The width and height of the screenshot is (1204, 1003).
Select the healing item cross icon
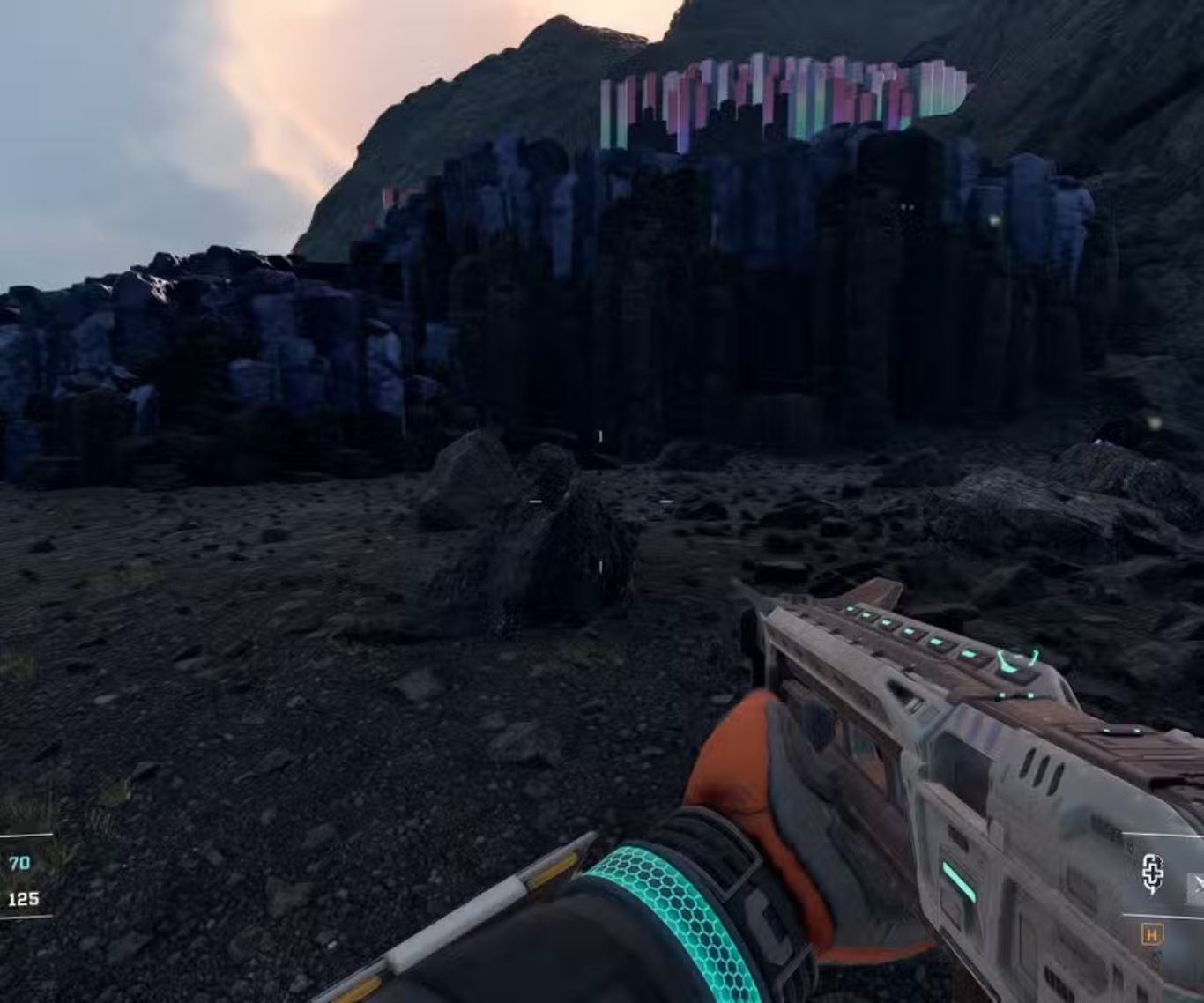pos(1153,874)
